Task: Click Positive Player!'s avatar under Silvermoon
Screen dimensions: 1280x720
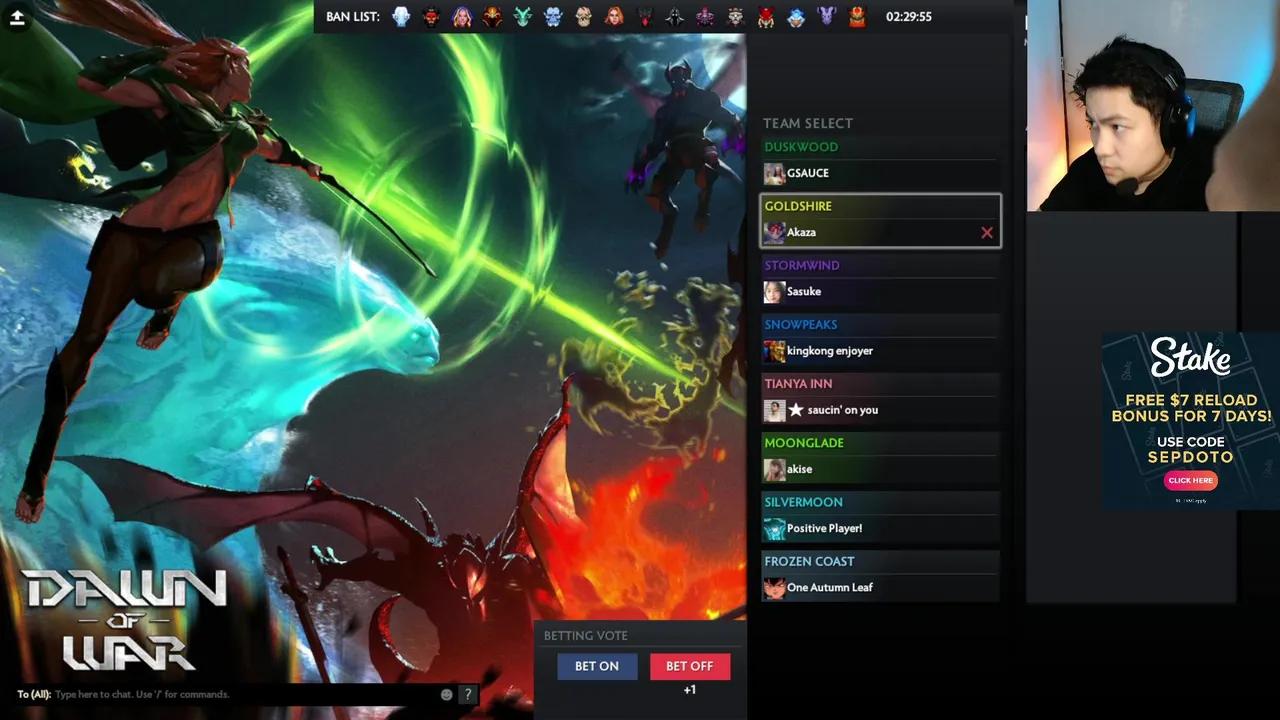Action: pos(774,528)
